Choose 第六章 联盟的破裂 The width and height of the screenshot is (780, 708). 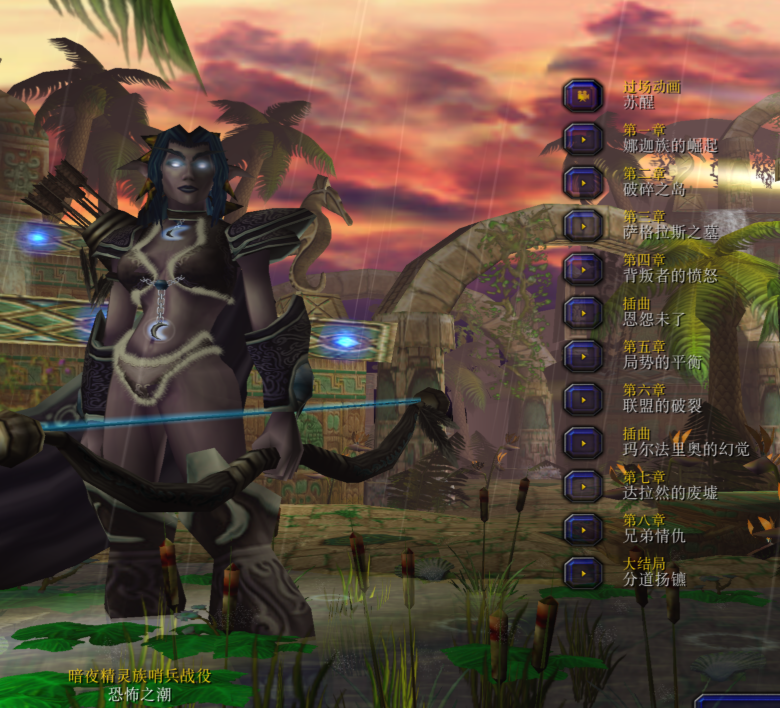pos(582,399)
